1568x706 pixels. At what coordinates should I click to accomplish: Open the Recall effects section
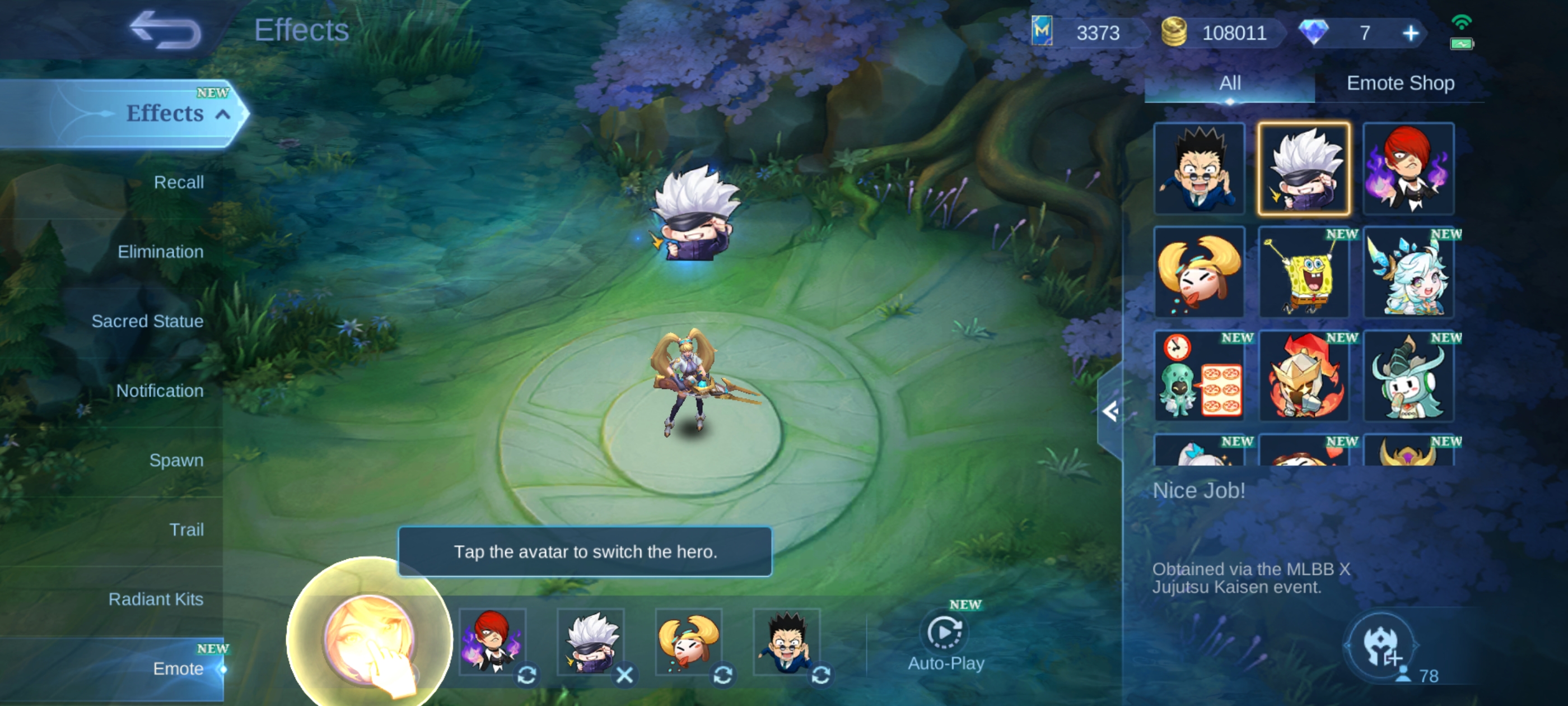[x=178, y=182]
